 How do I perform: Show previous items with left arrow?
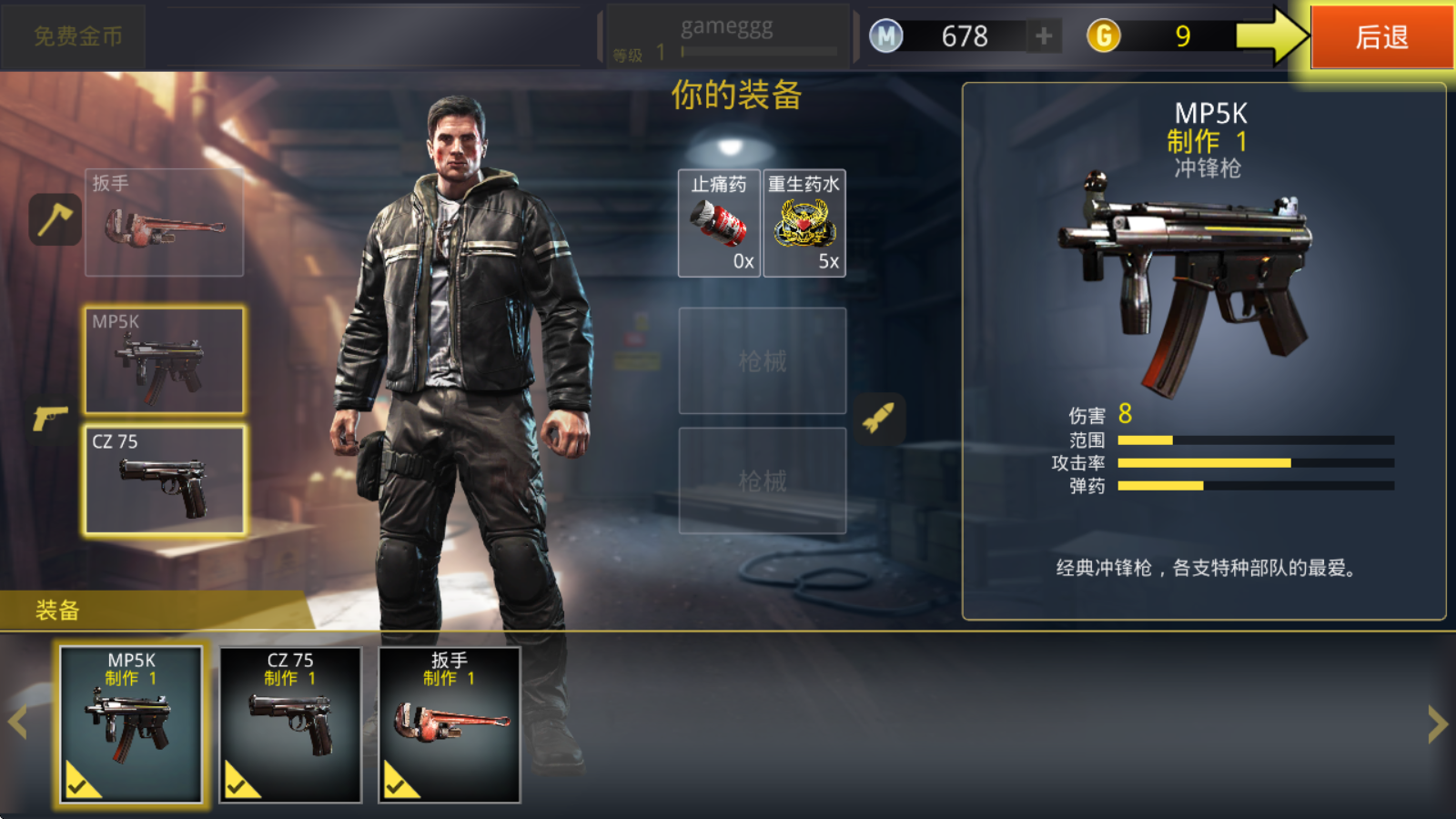click(x=16, y=723)
